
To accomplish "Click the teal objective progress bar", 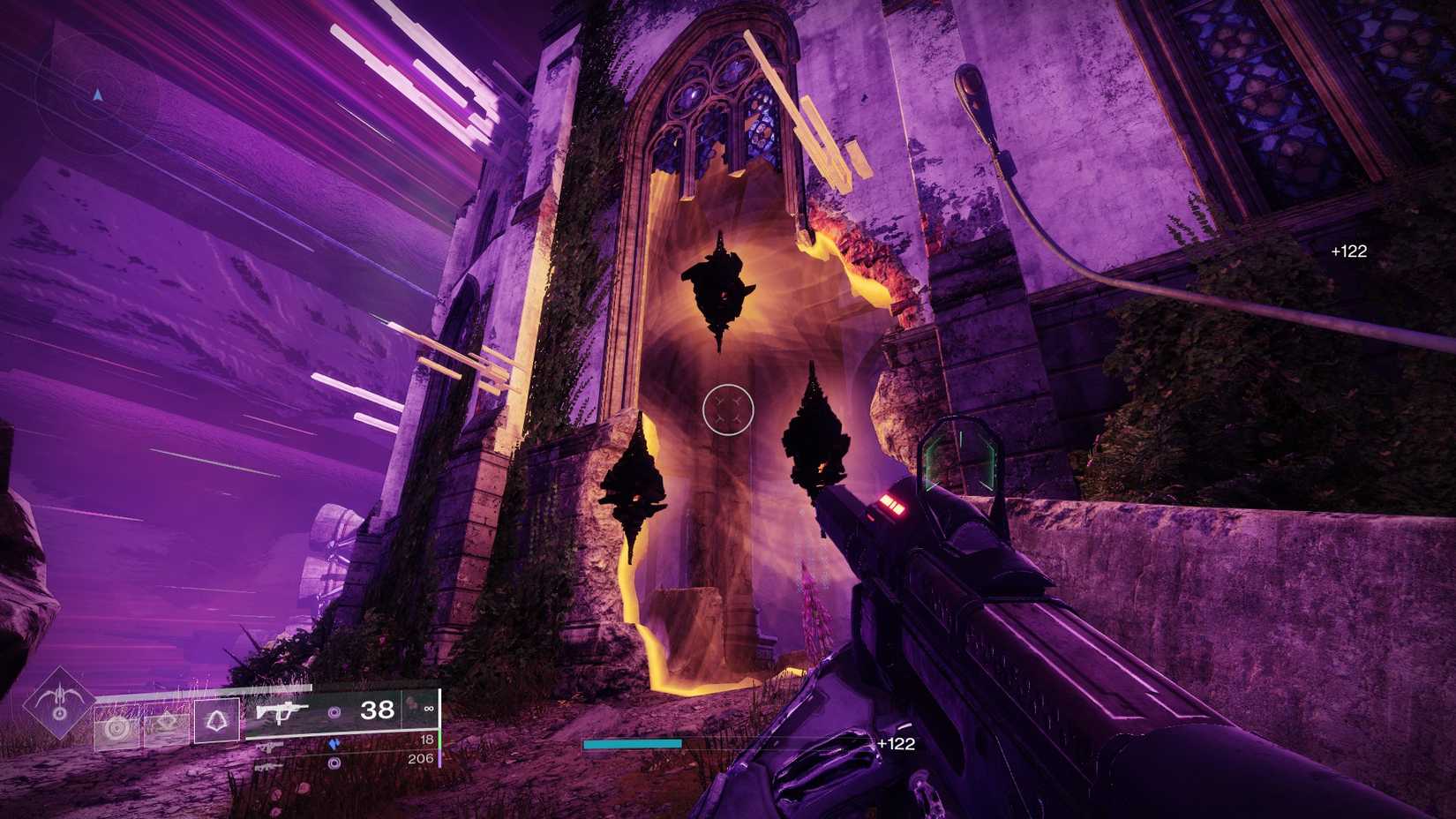I will (631, 745).
